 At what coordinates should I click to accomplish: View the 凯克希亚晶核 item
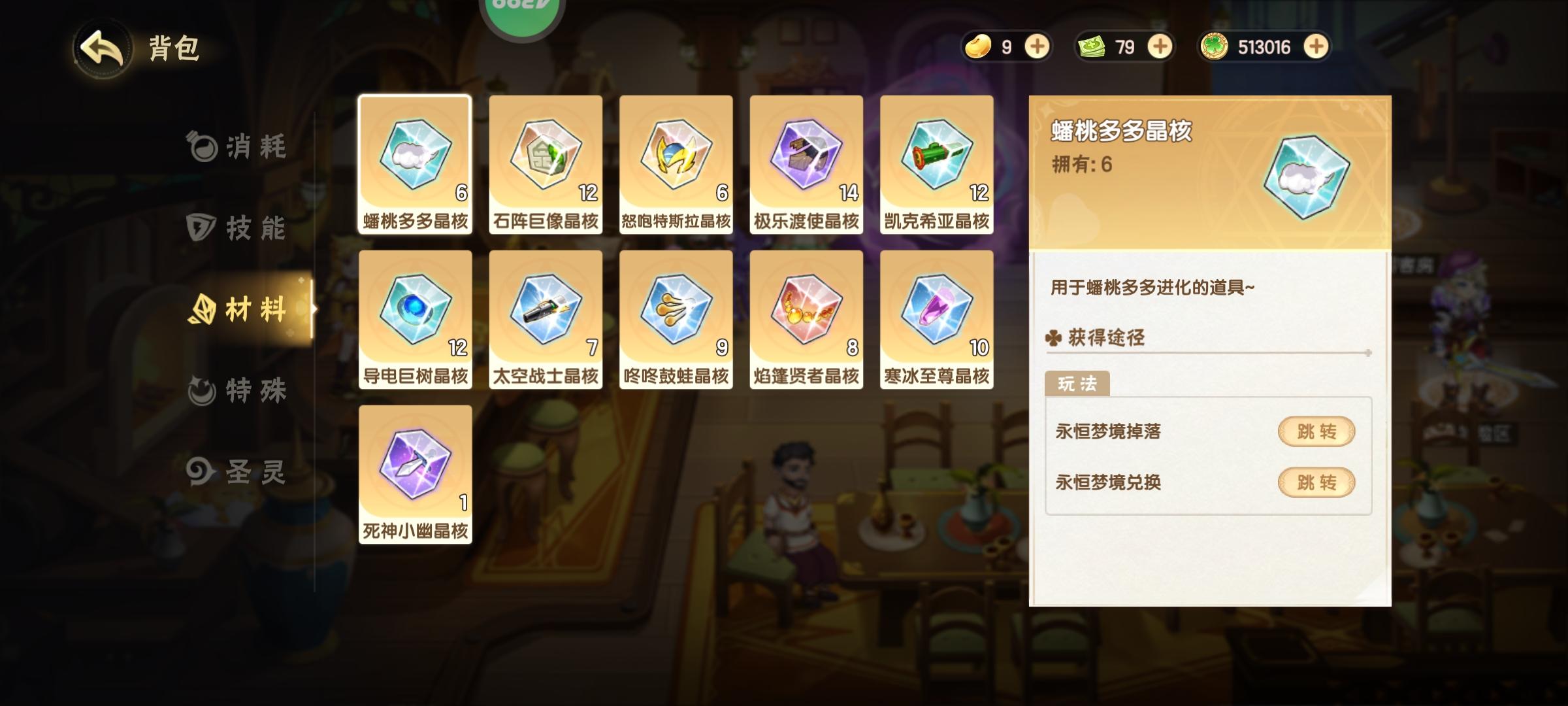click(x=937, y=159)
